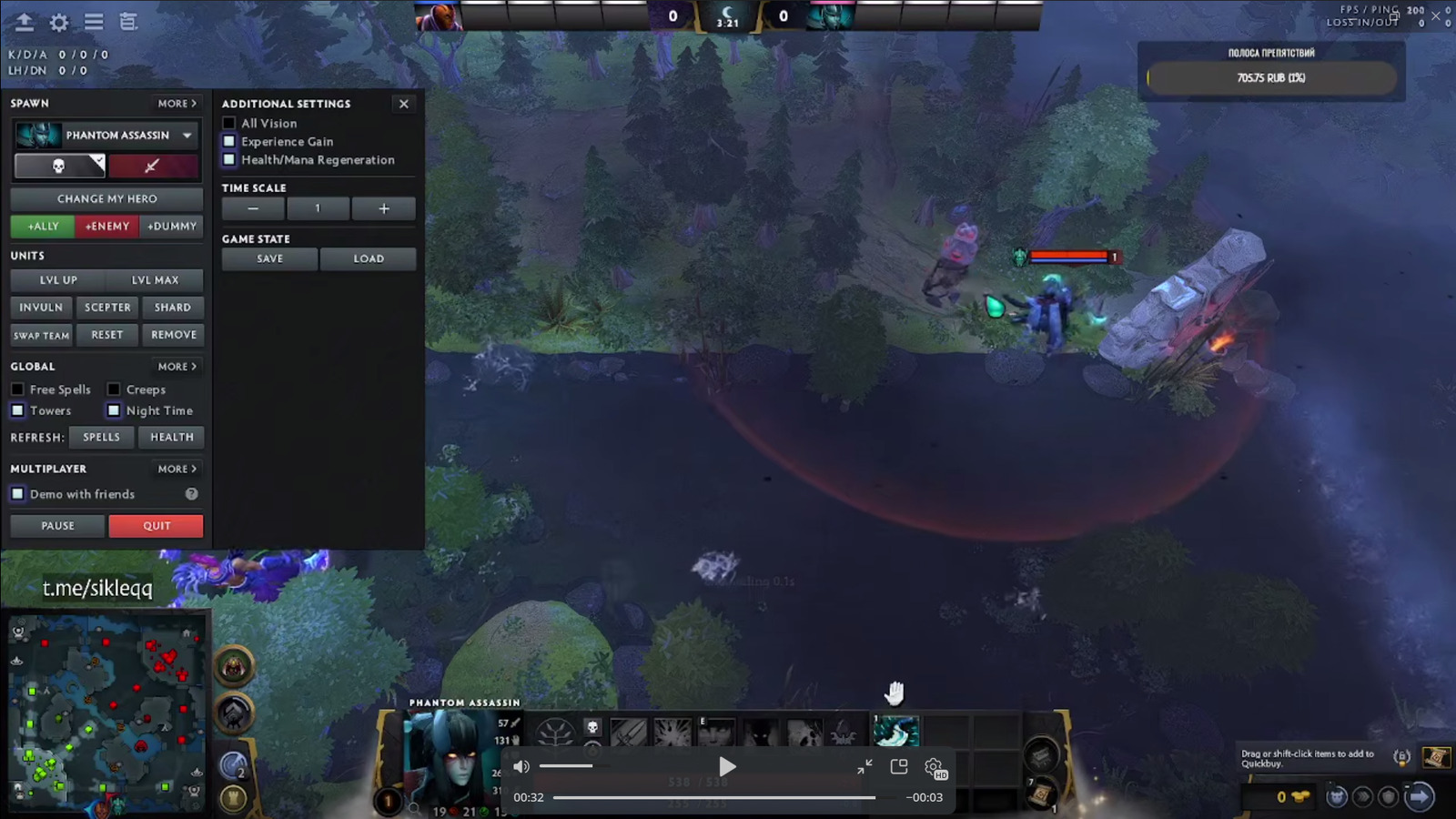
Task: Pause the demo game
Action: (57, 526)
